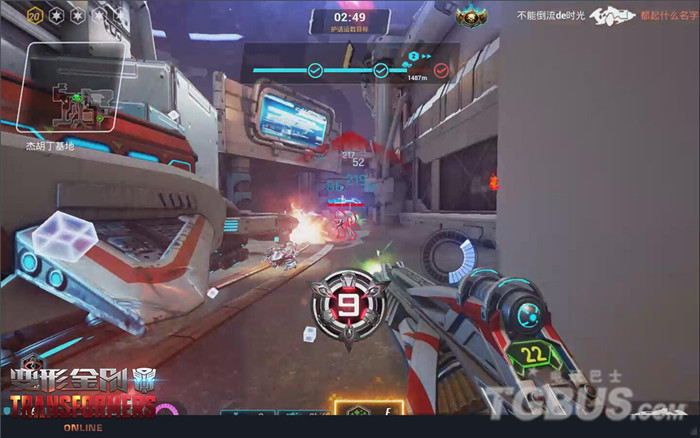Viewport: 700px width, 438px height.
Task: Select the skull rank emblem icon
Action: coord(467,16)
